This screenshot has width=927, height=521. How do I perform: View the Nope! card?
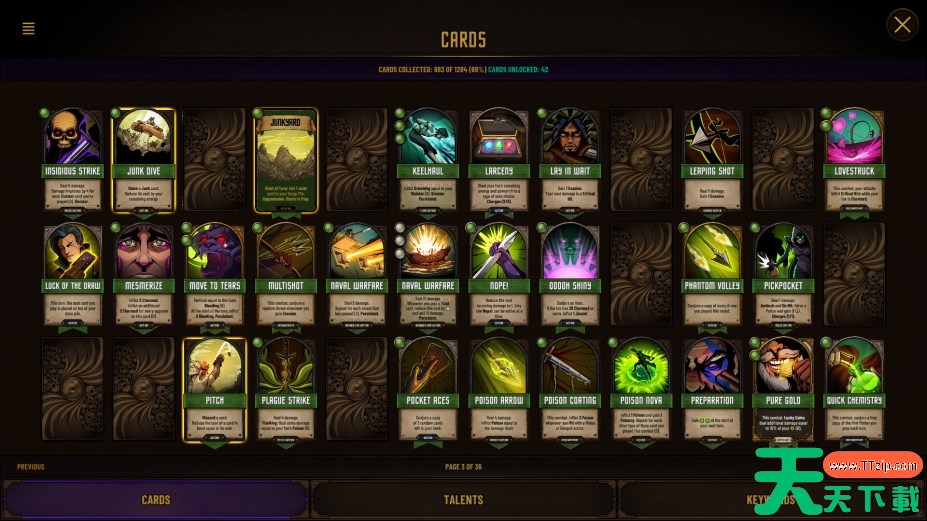499,275
